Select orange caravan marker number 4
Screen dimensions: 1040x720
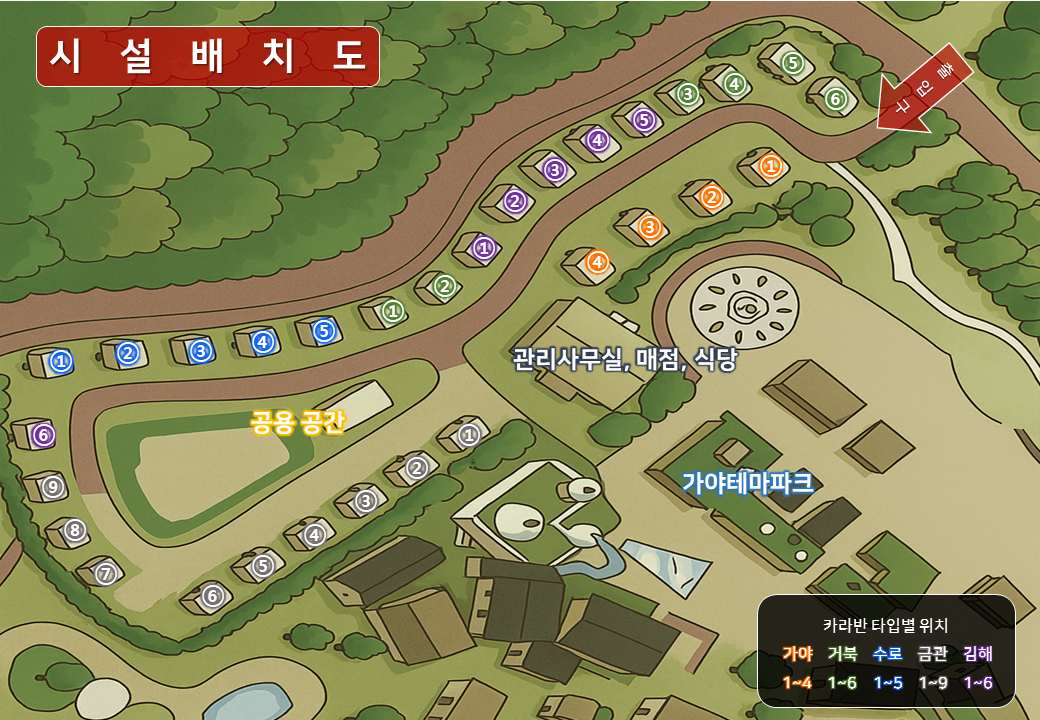(597, 262)
